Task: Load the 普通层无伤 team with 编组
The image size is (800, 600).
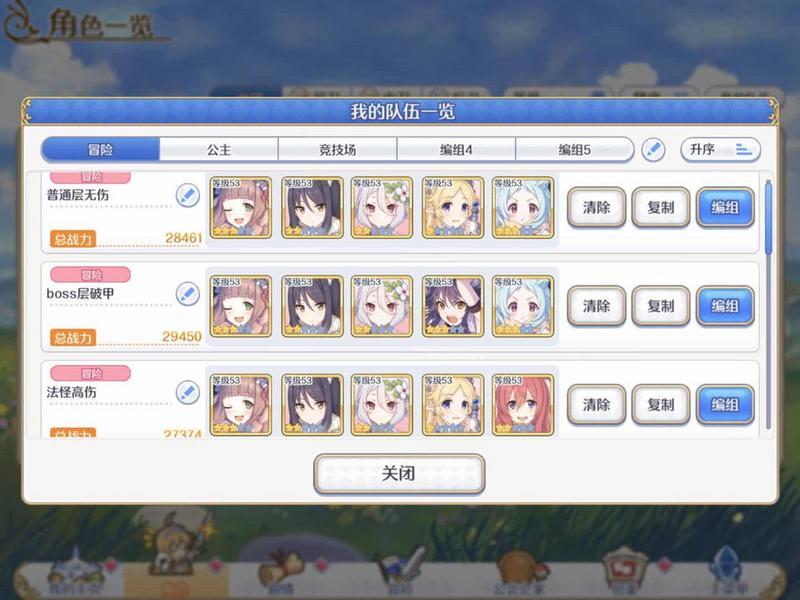Action: coord(725,208)
